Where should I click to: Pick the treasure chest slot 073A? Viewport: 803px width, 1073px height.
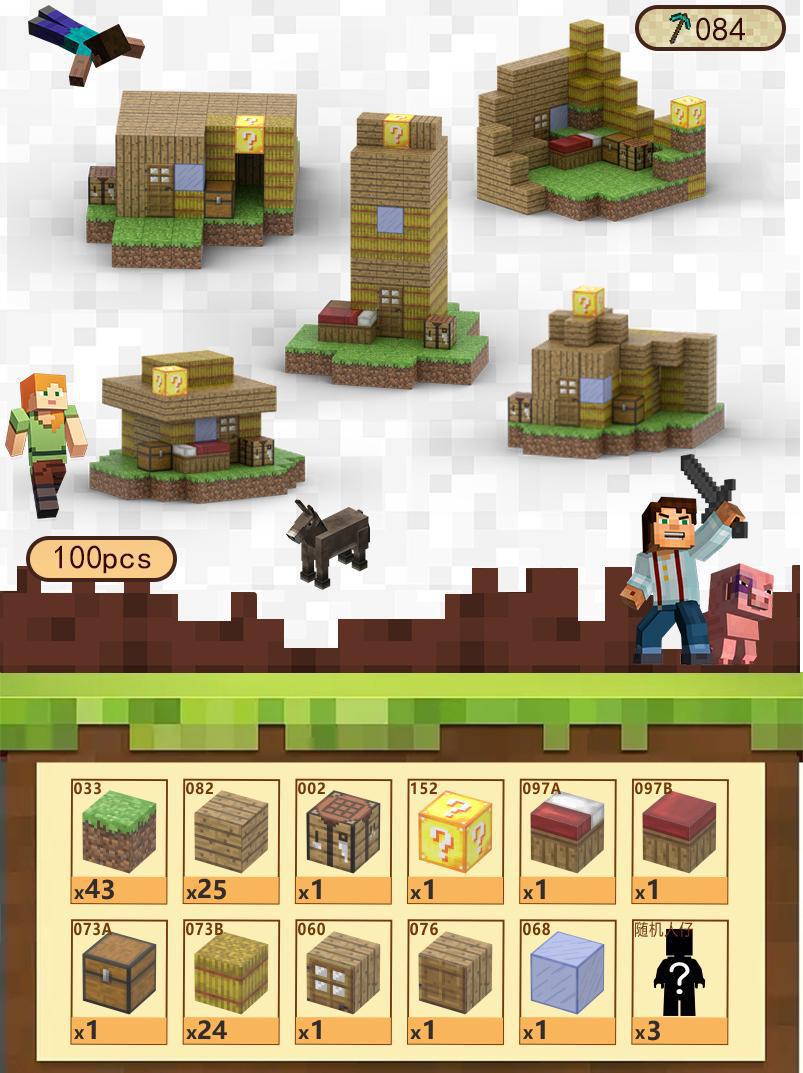119,982
